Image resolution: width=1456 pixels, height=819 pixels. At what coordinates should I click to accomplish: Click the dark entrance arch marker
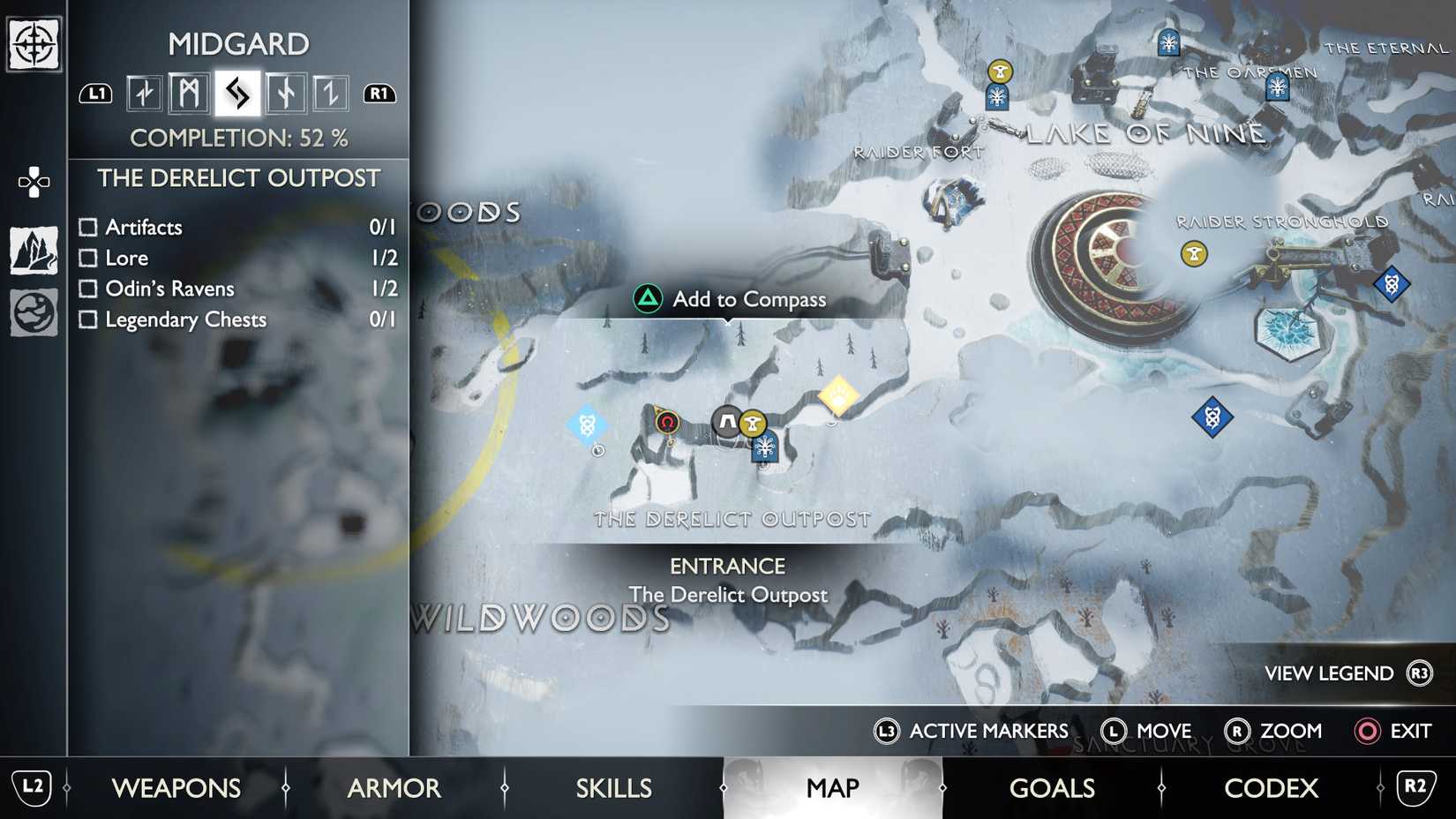coord(725,422)
